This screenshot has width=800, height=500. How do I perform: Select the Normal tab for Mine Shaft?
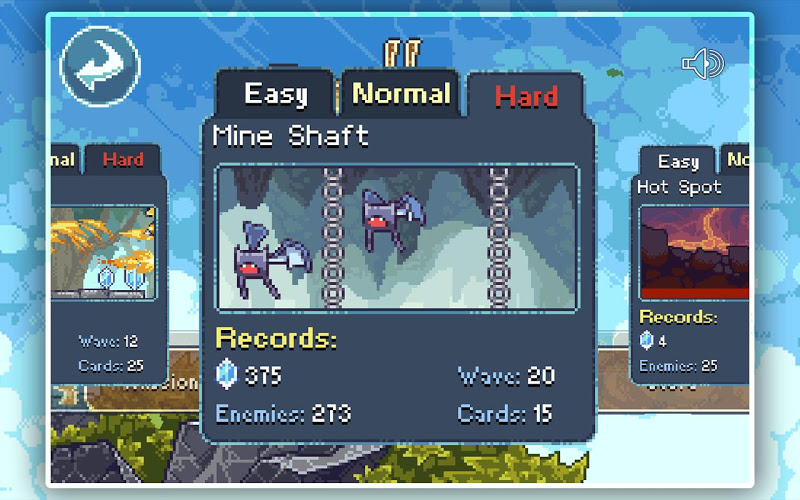pyautogui.click(x=401, y=95)
